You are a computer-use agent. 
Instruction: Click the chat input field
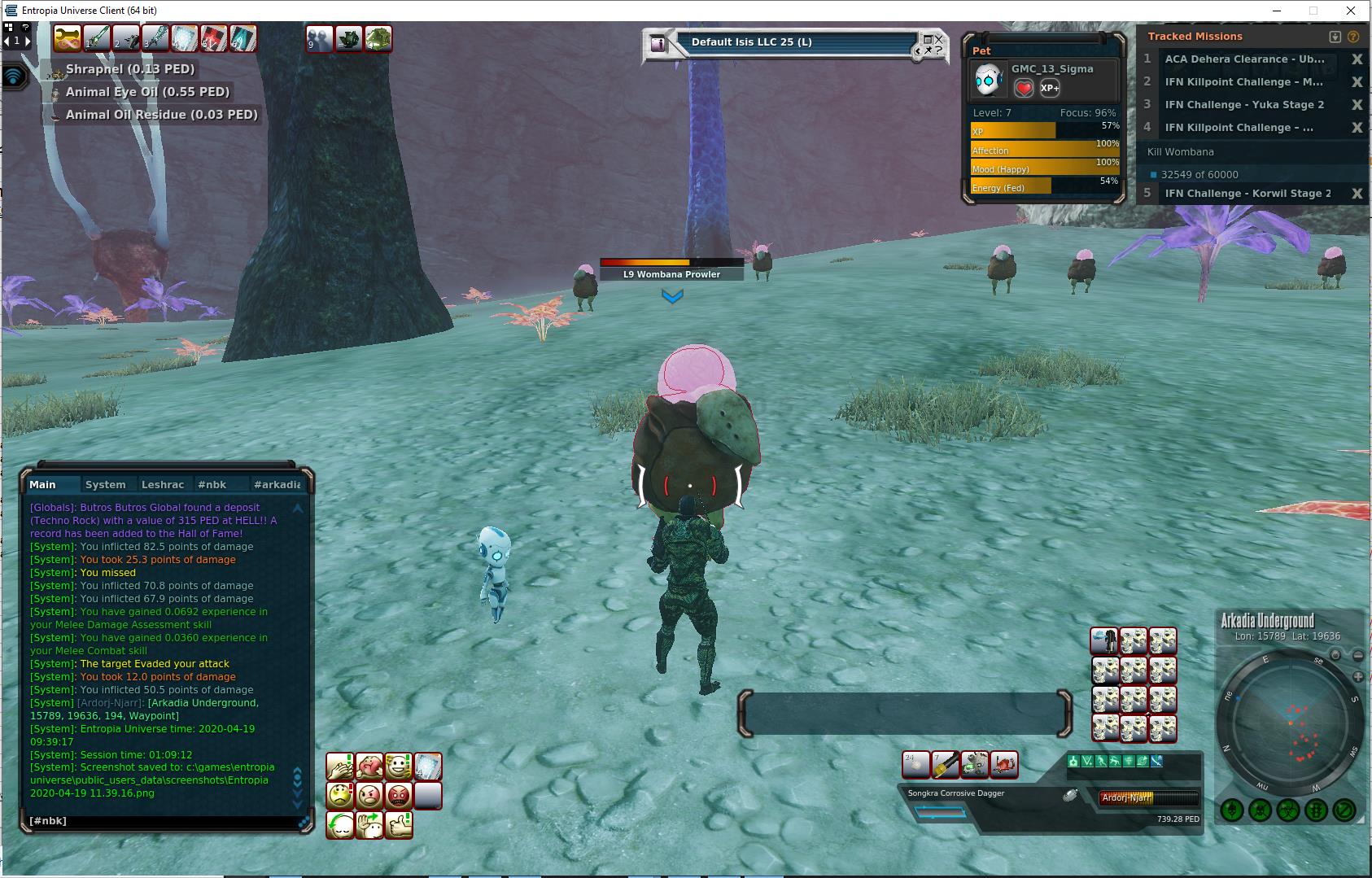coord(163,821)
